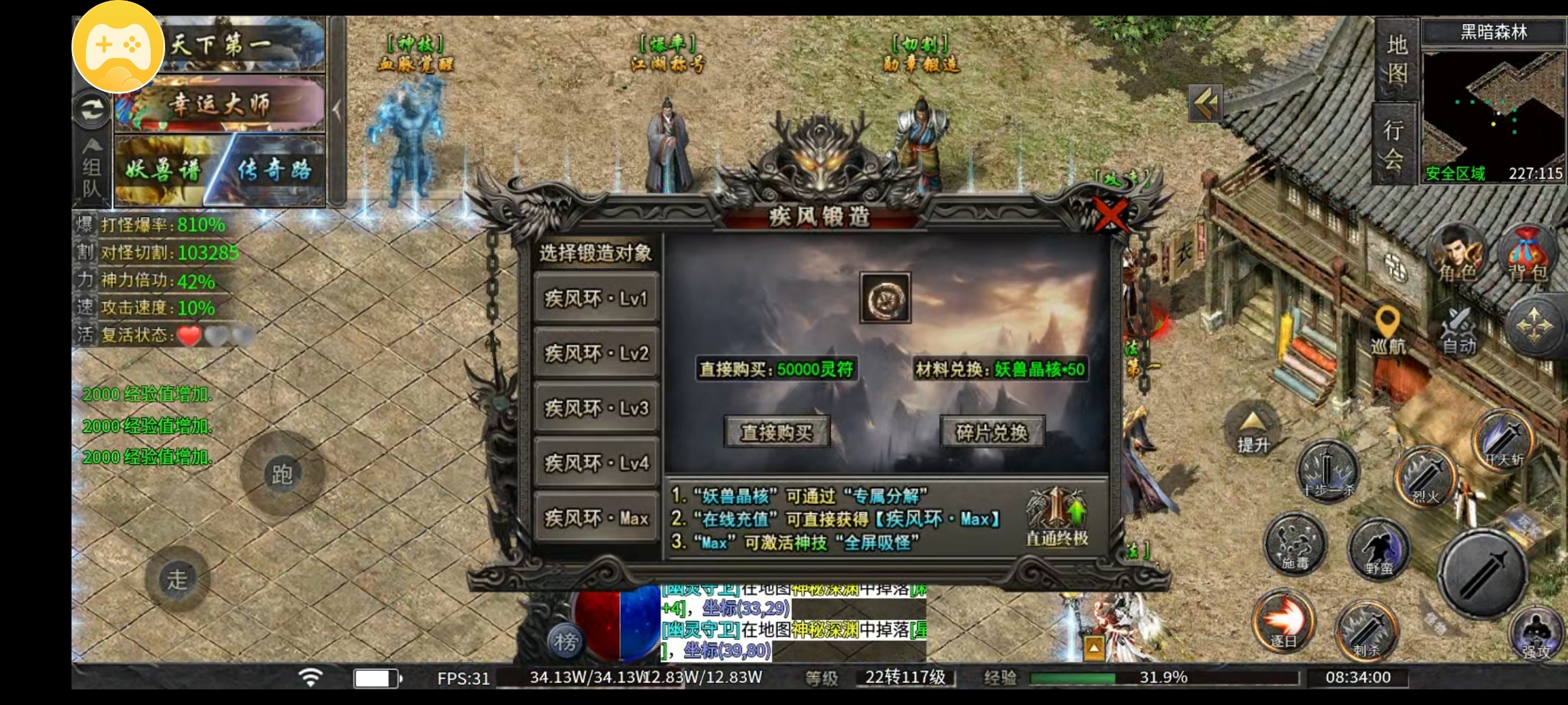The width and height of the screenshot is (1568, 705).
Task: Tap the 提升 upgrade arrow
Action: tap(1253, 431)
